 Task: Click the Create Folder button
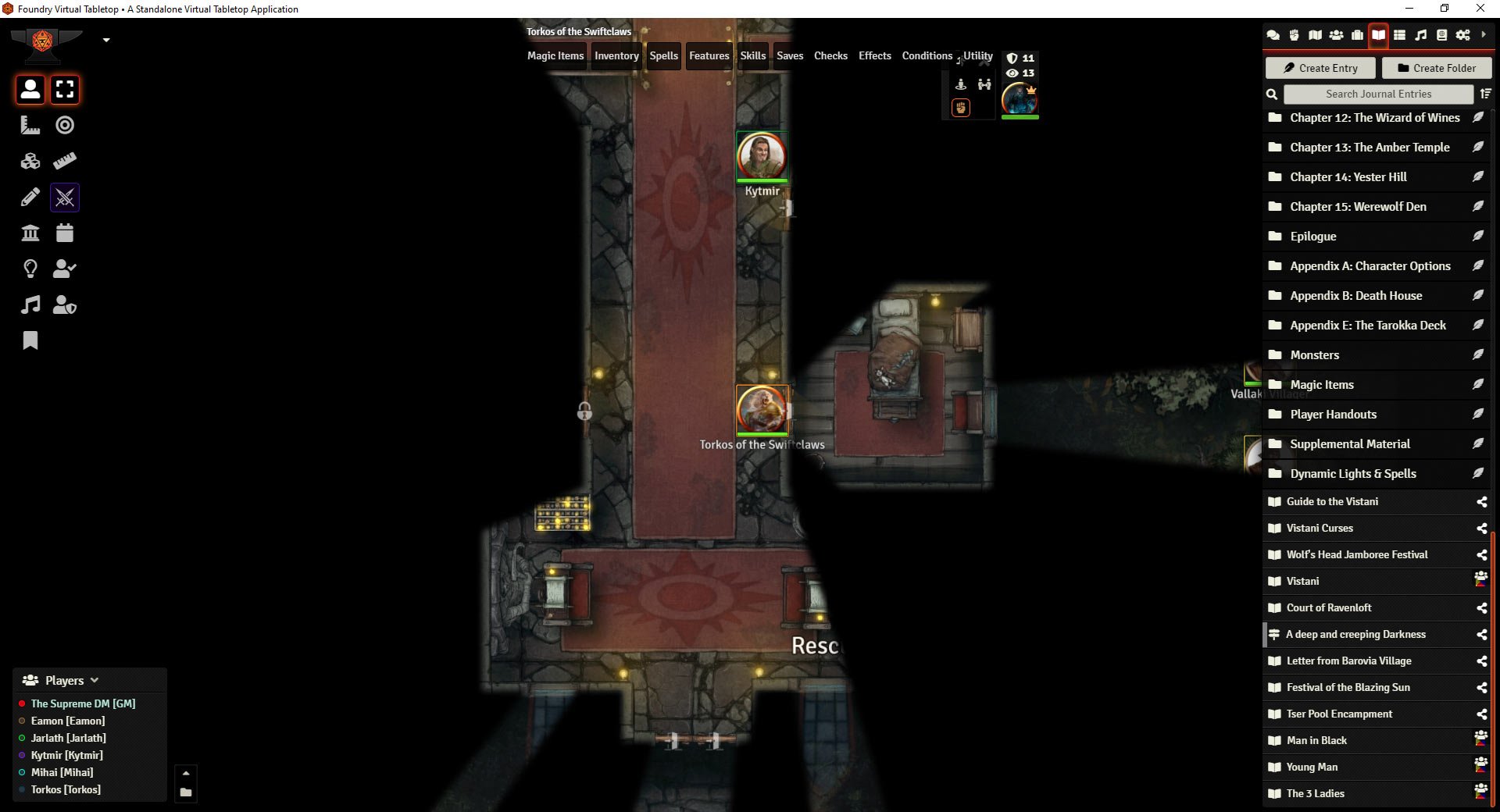point(1436,68)
